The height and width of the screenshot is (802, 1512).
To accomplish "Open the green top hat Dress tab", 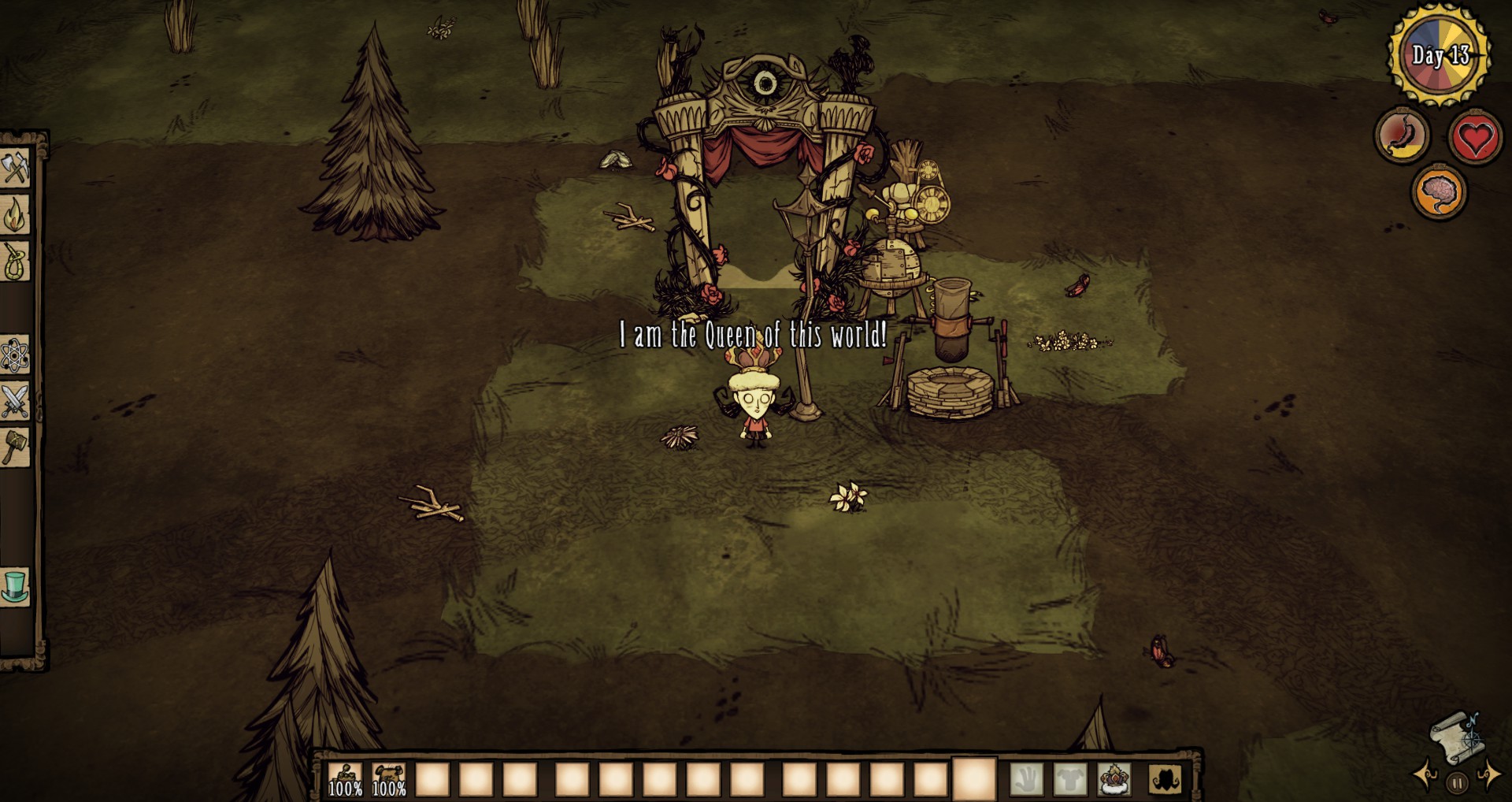I will point(15,587).
